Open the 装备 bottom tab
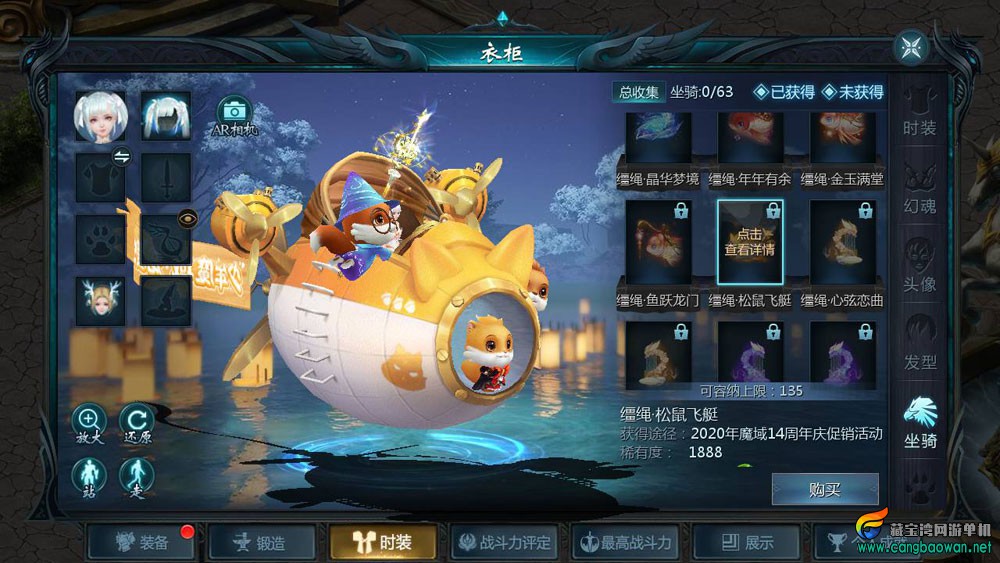This screenshot has height=563, width=1000. 142,543
